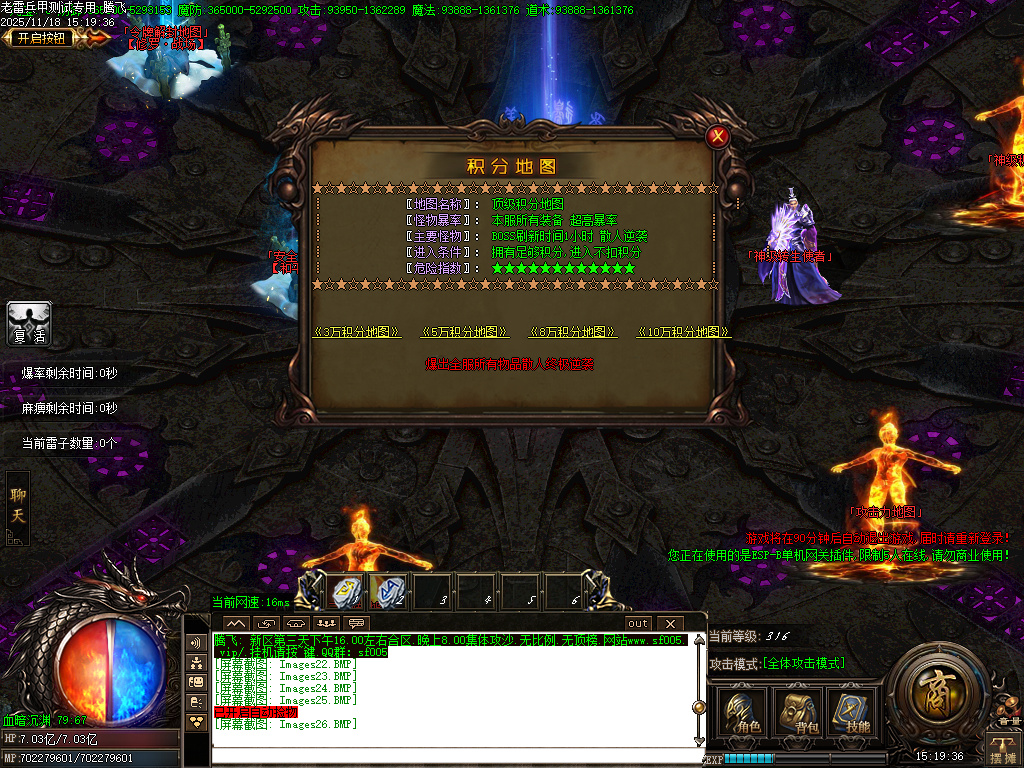Image resolution: width=1024 pixels, height=768 pixels.
Task: Pick the 10万积分地图 link
Action: click(x=683, y=332)
